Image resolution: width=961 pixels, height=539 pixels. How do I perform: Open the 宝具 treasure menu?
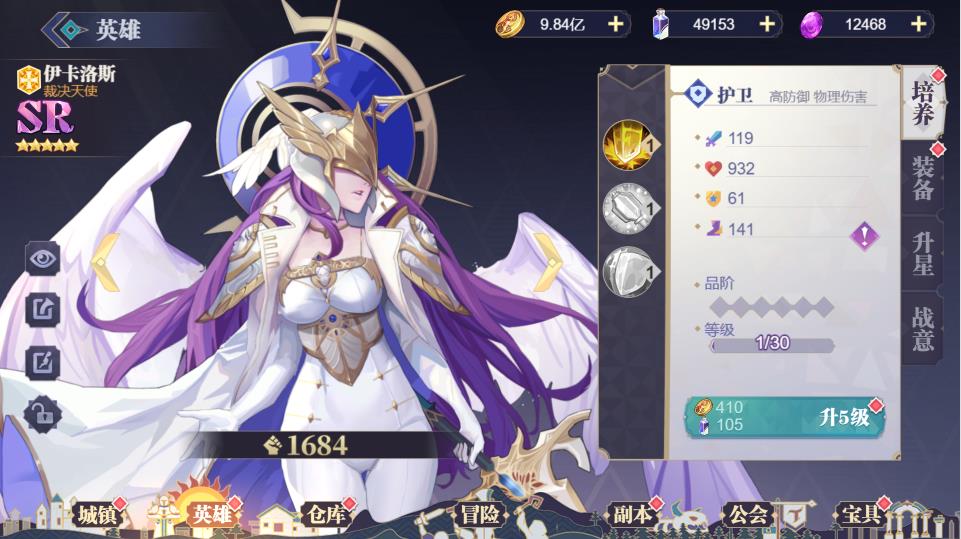pos(858,514)
